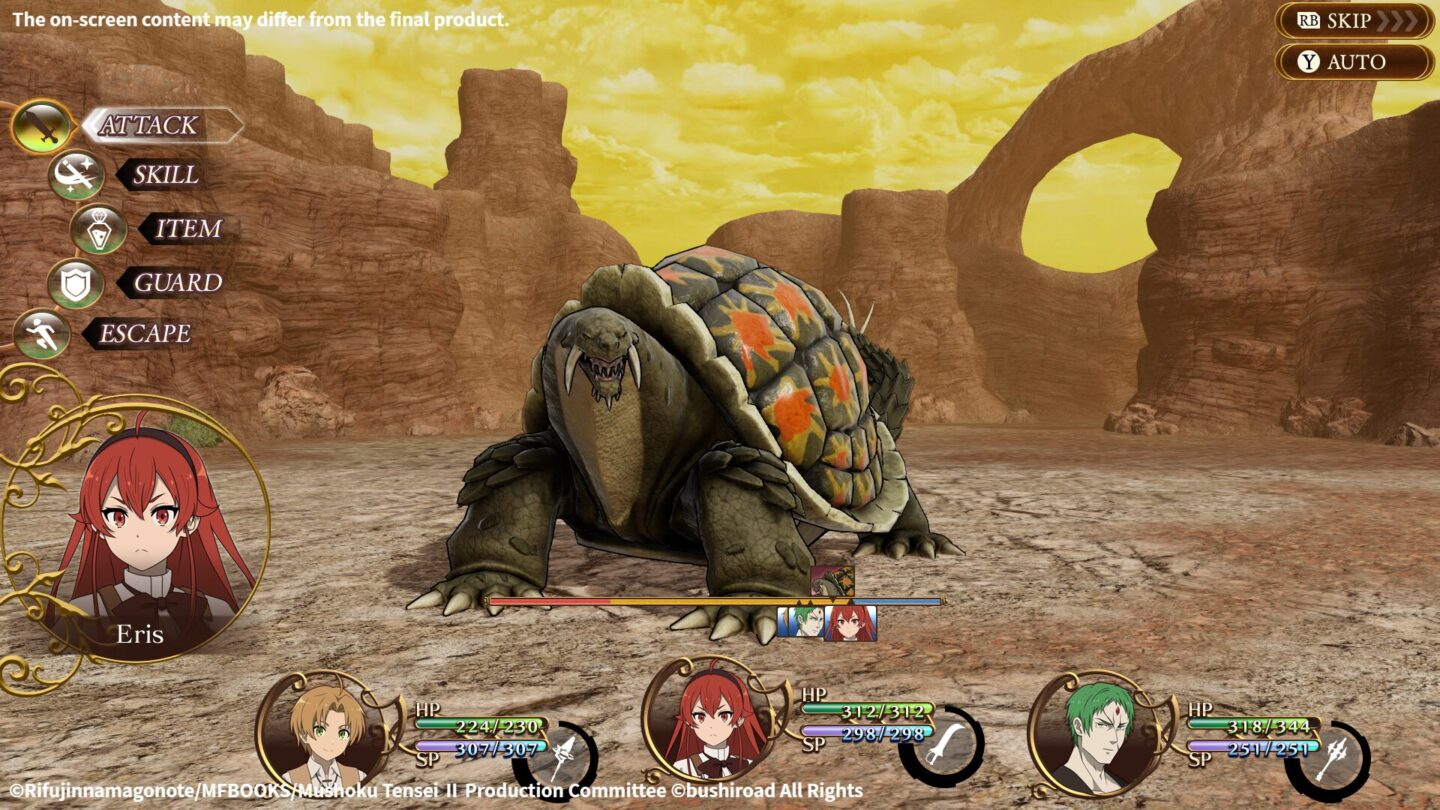Open the Item potion flask icon

click(x=100, y=229)
